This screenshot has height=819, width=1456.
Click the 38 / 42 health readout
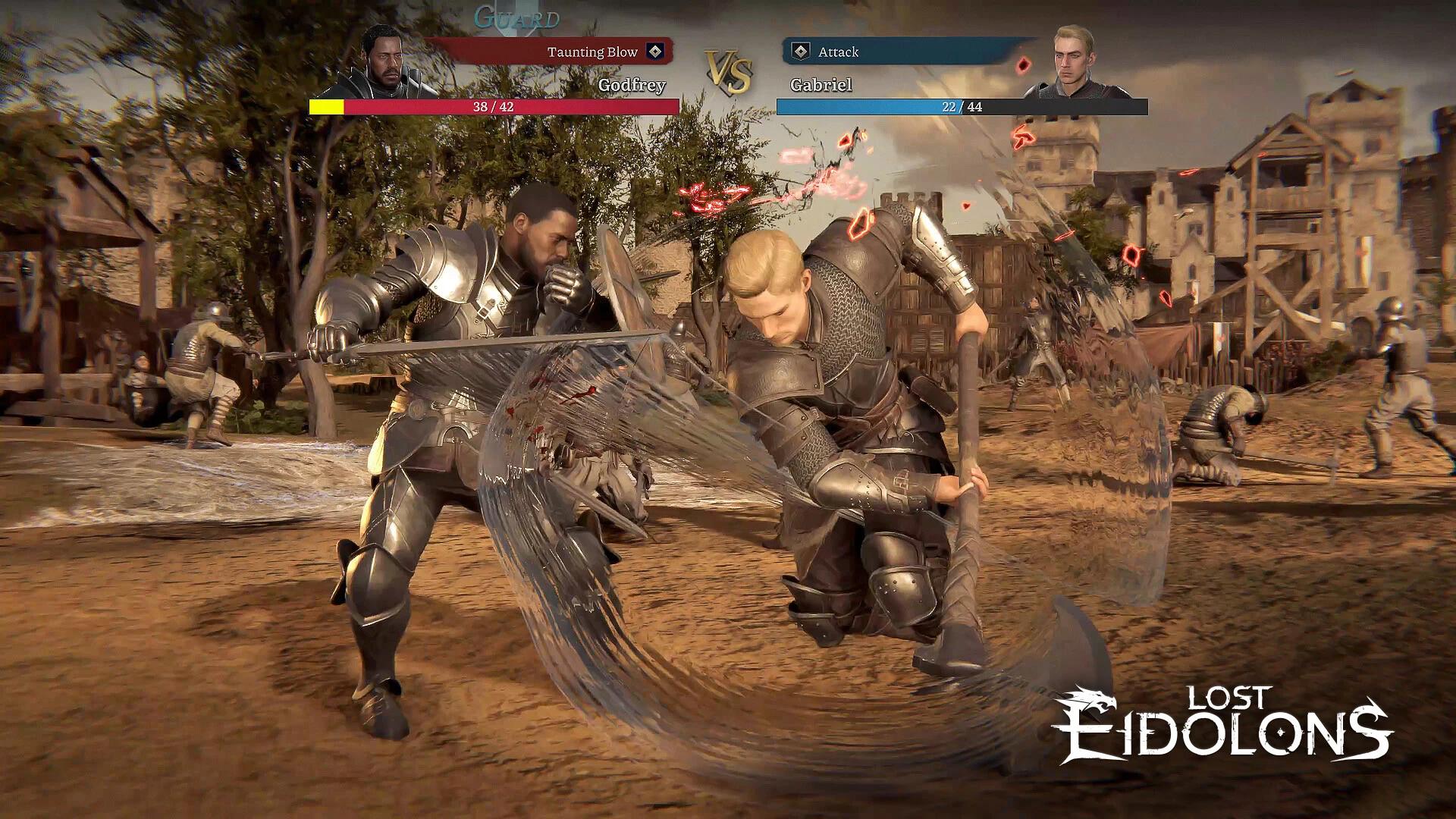[x=493, y=107]
